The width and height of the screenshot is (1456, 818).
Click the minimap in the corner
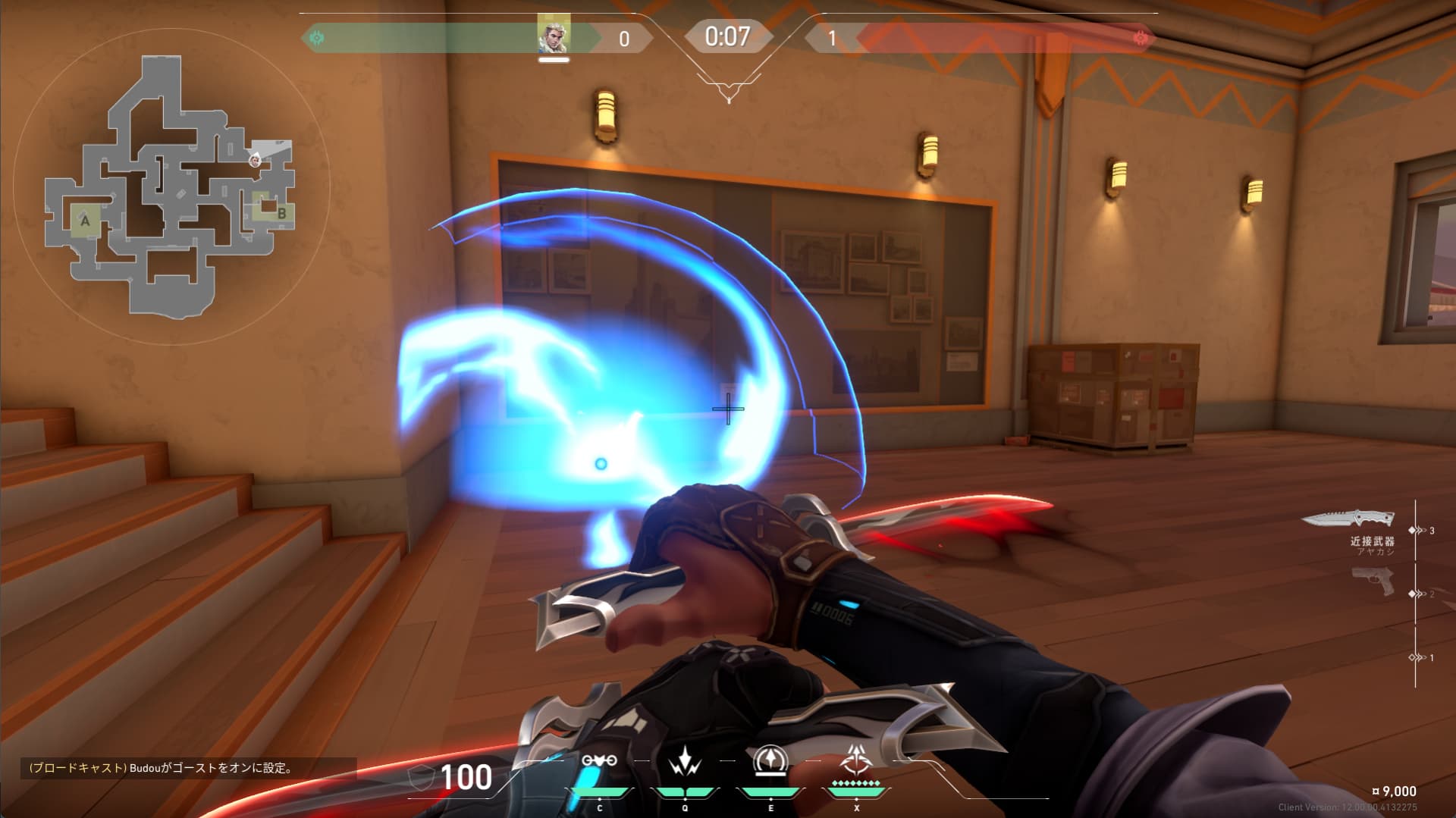click(x=171, y=186)
